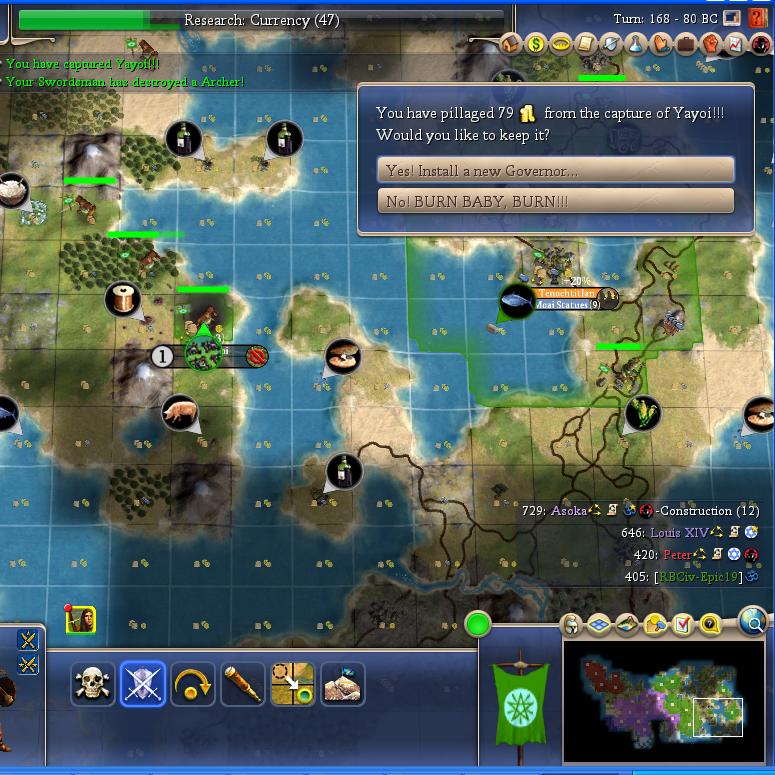775x775 pixels.
Task: Open the domestic advisor house icon
Action: (x=510, y=45)
